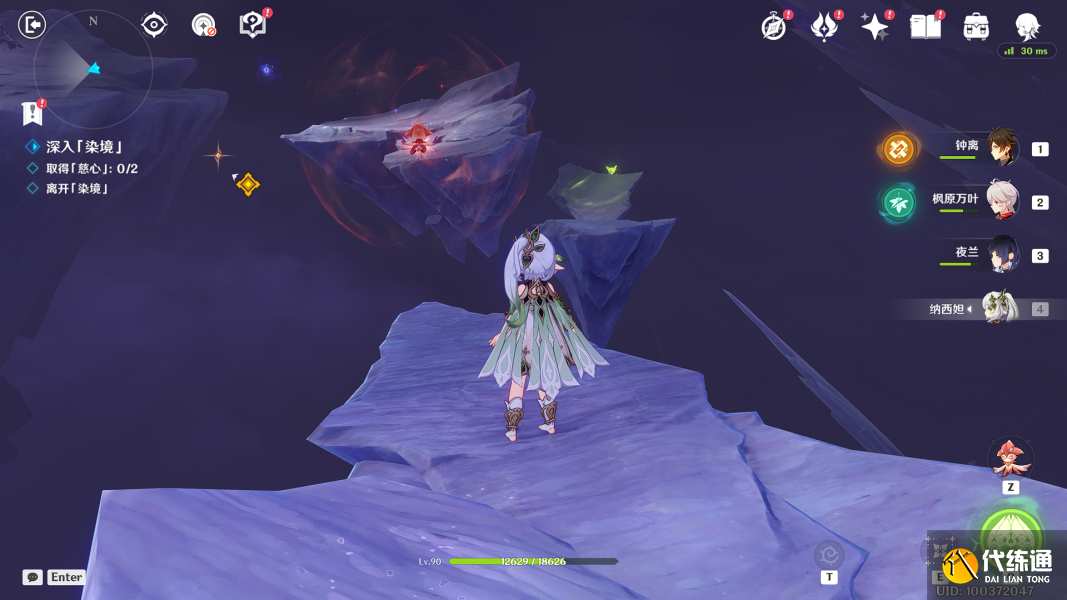Switch to party member 钟离
Image resolution: width=1067 pixels, height=600 pixels.
click(x=1002, y=148)
